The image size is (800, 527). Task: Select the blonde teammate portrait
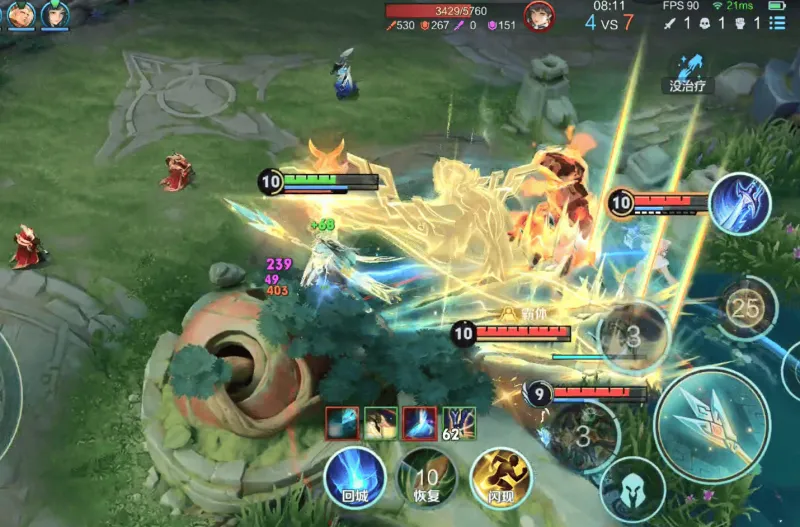22,14
